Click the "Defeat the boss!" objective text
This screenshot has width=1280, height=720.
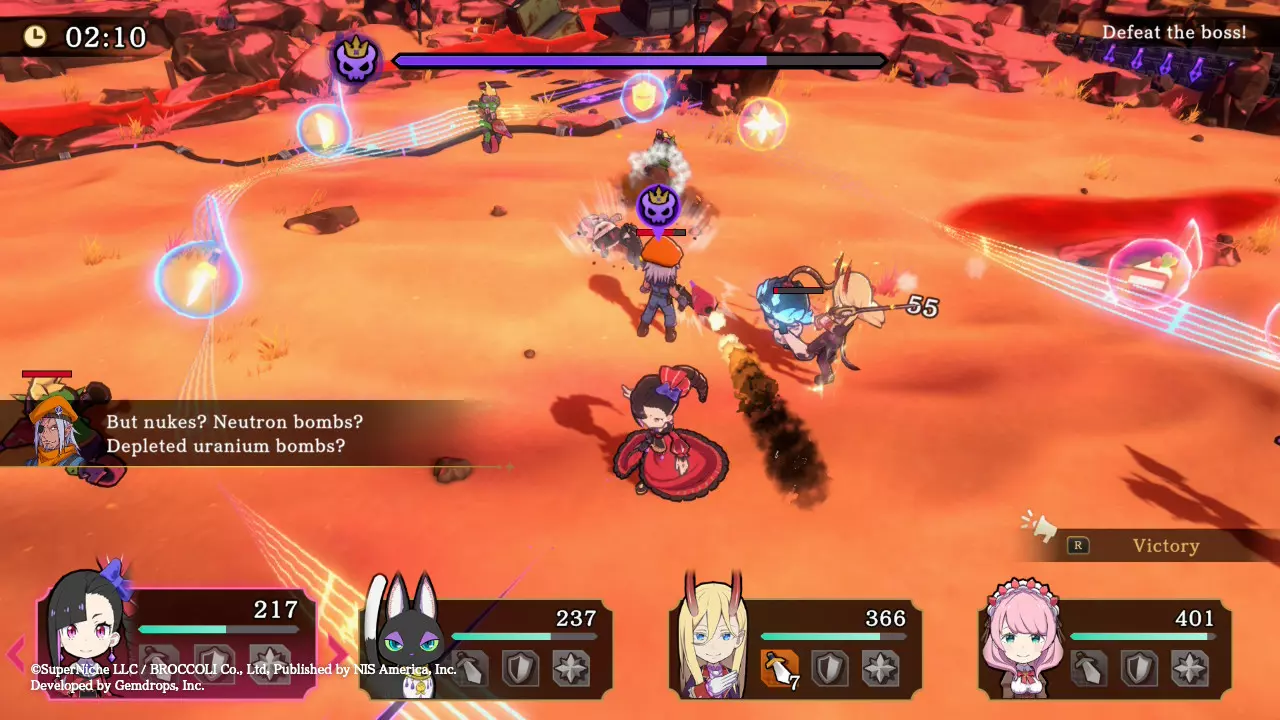(x=1173, y=33)
